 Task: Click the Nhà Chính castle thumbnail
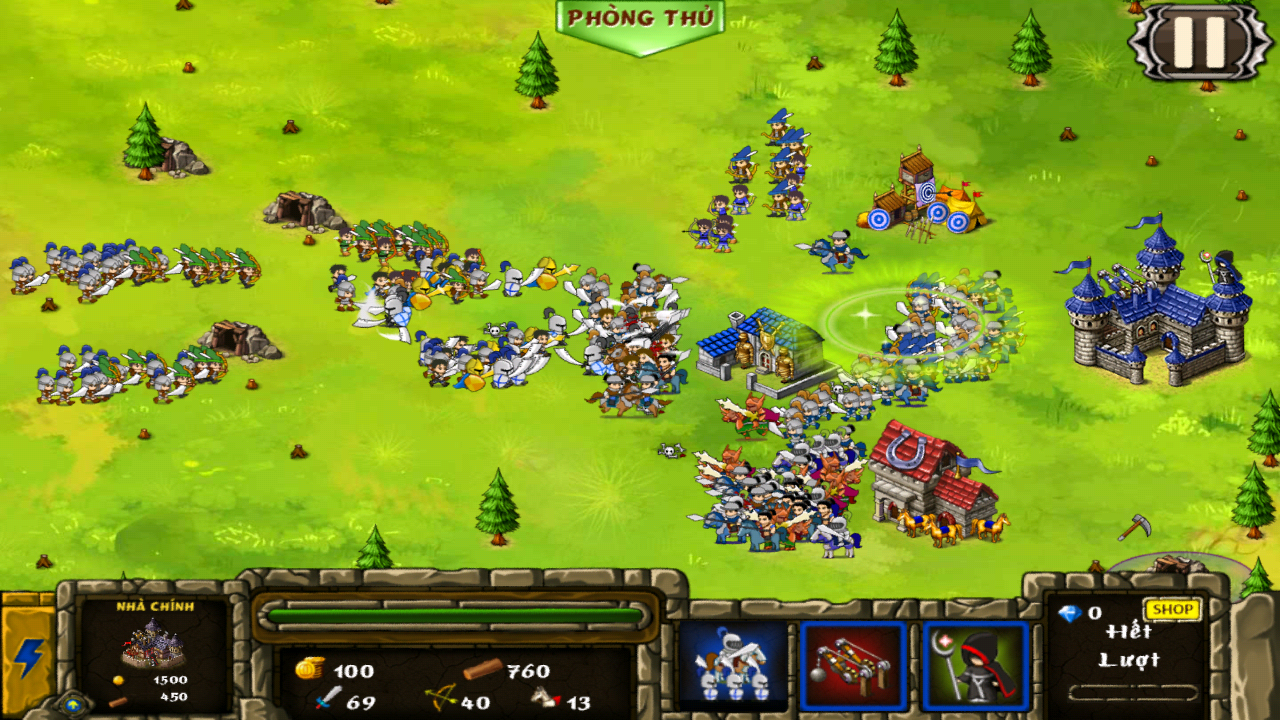click(150, 643)
